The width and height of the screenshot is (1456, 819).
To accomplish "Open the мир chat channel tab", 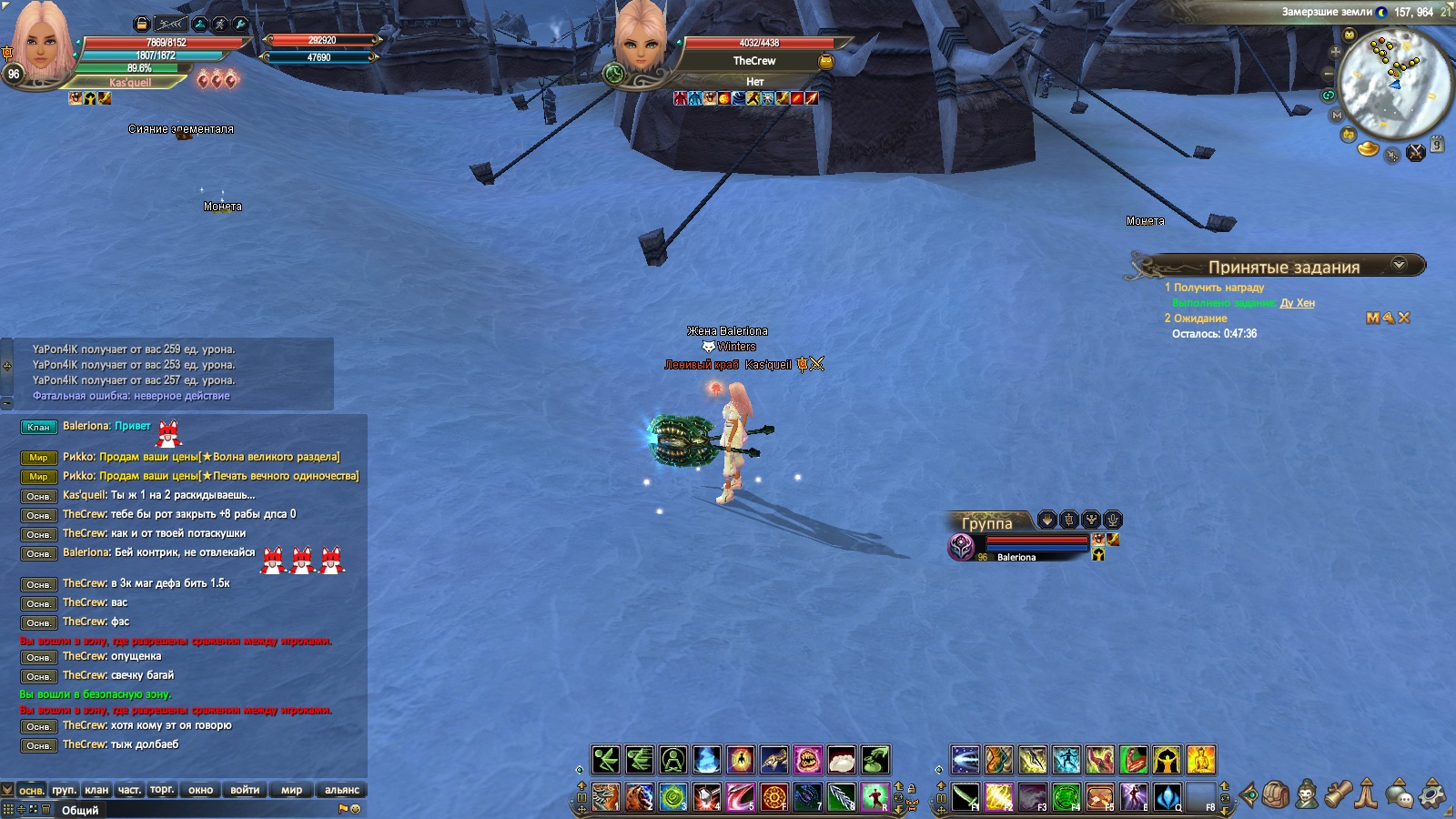I will pos(291,790).
